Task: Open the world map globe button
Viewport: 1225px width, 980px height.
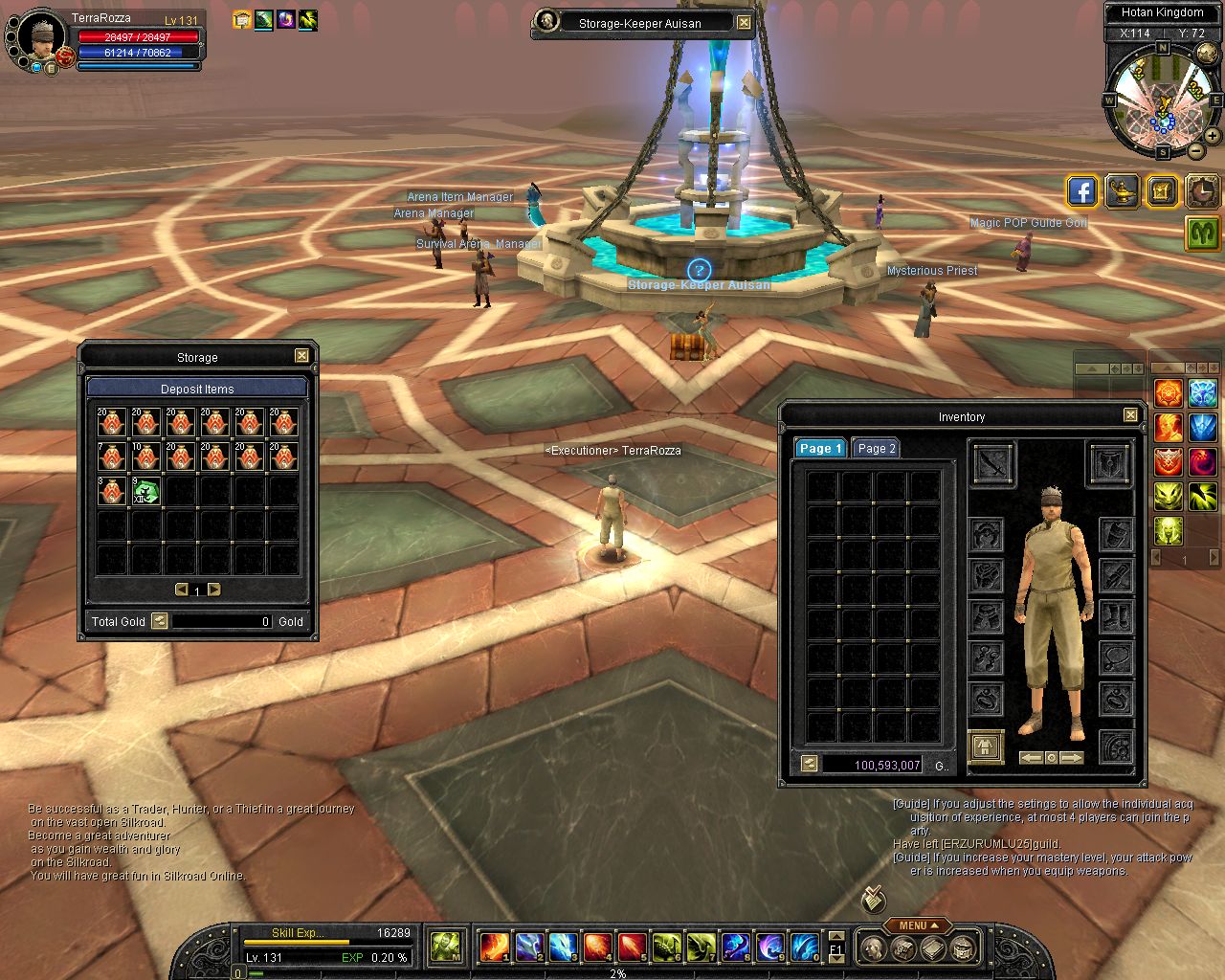Action: tap(1208, 55)
